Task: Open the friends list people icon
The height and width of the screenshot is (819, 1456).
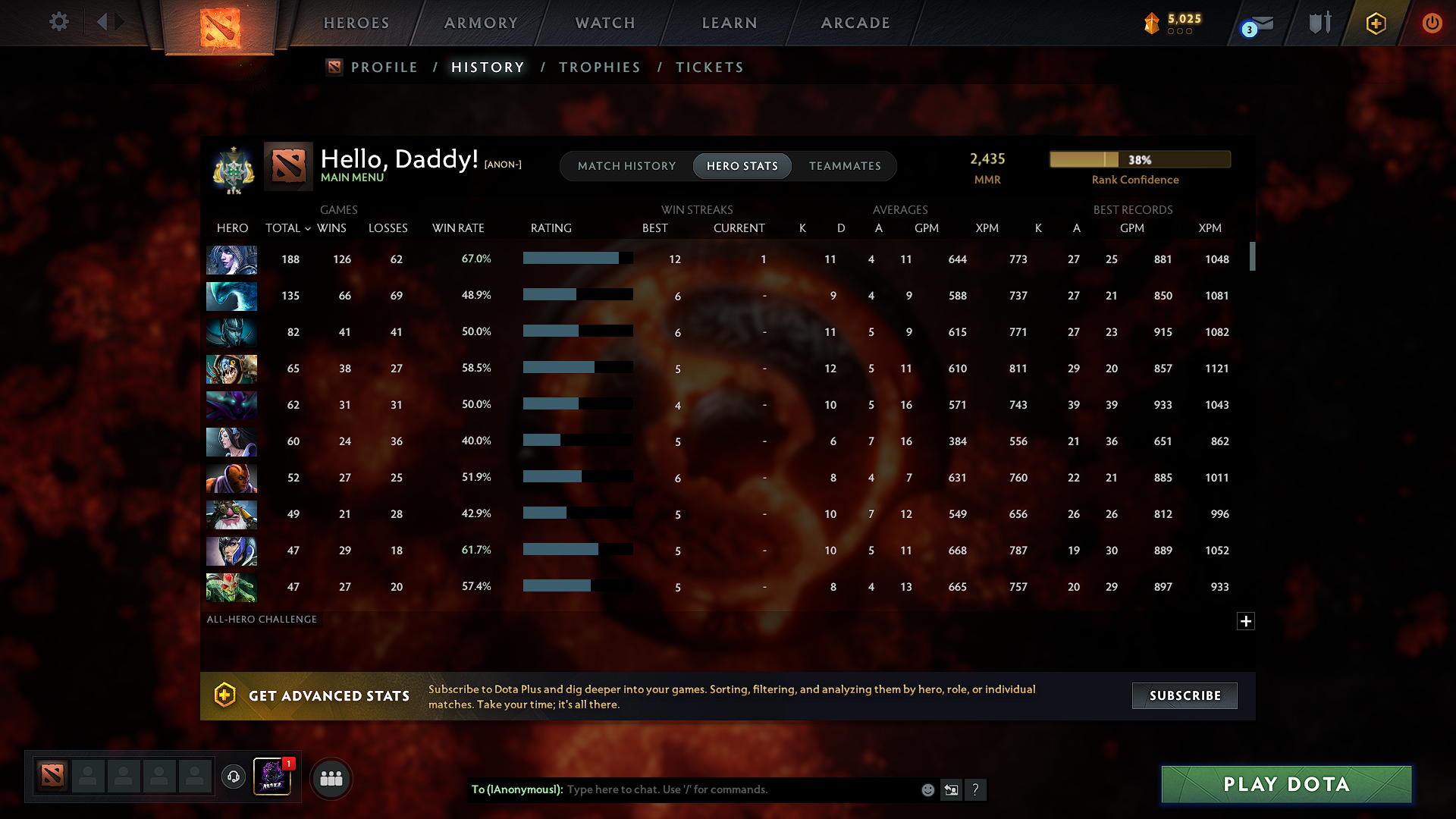Action: tap(331, 778)
